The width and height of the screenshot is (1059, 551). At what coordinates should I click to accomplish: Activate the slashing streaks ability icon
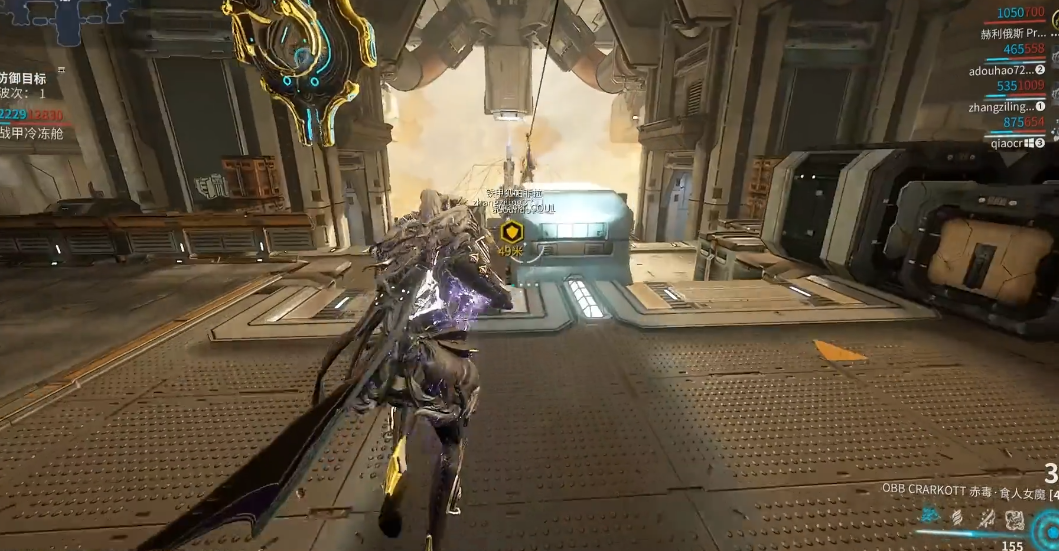[x=986, y=516]
